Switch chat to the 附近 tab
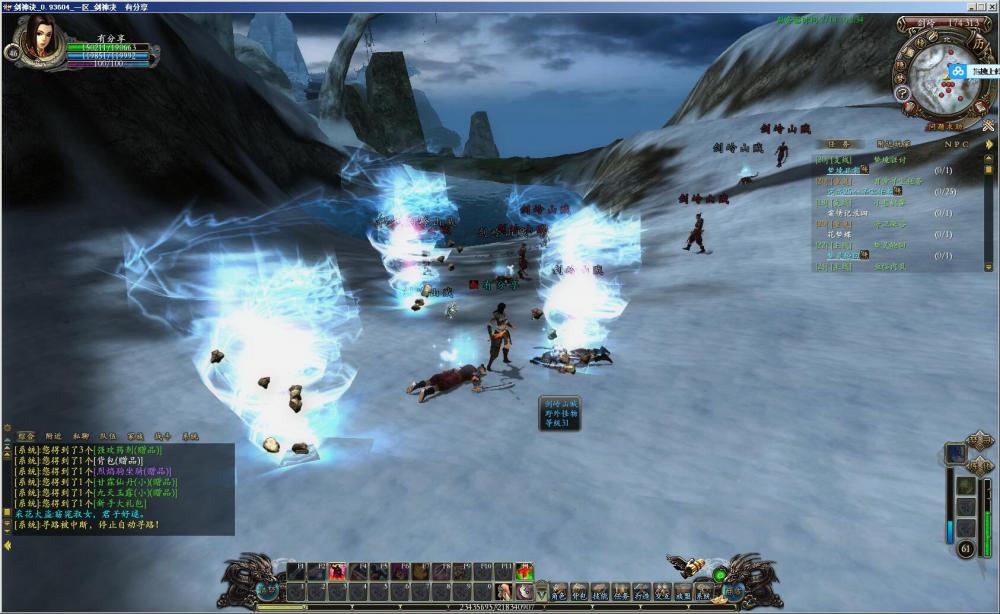 tap(53, 437)
